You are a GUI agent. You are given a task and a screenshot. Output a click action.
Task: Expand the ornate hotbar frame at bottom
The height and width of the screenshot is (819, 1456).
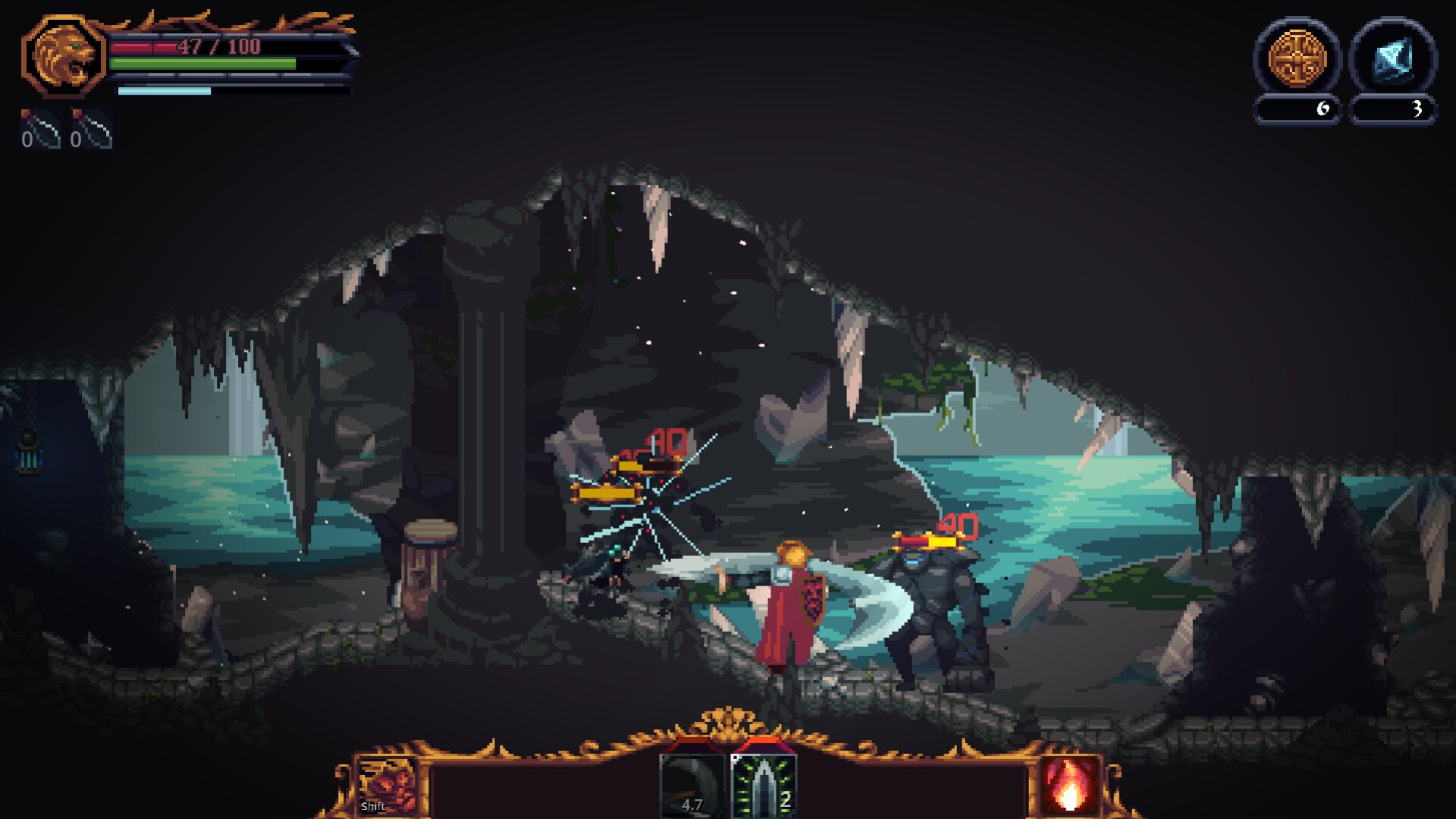point(728,762)
